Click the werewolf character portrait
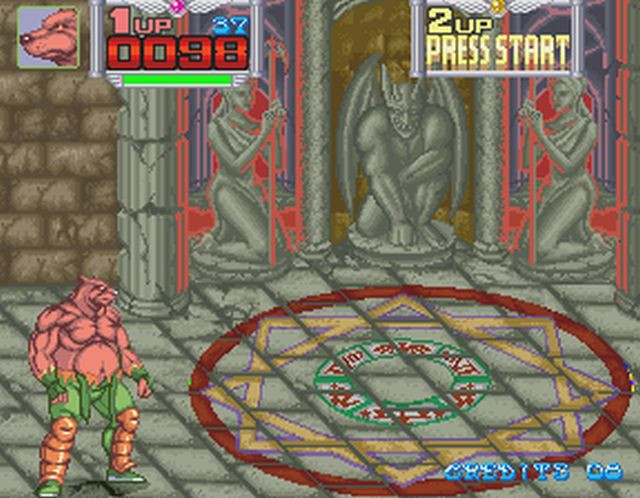Image resolution: width=640 pixels, height=498 pixels. pos(47,38)
